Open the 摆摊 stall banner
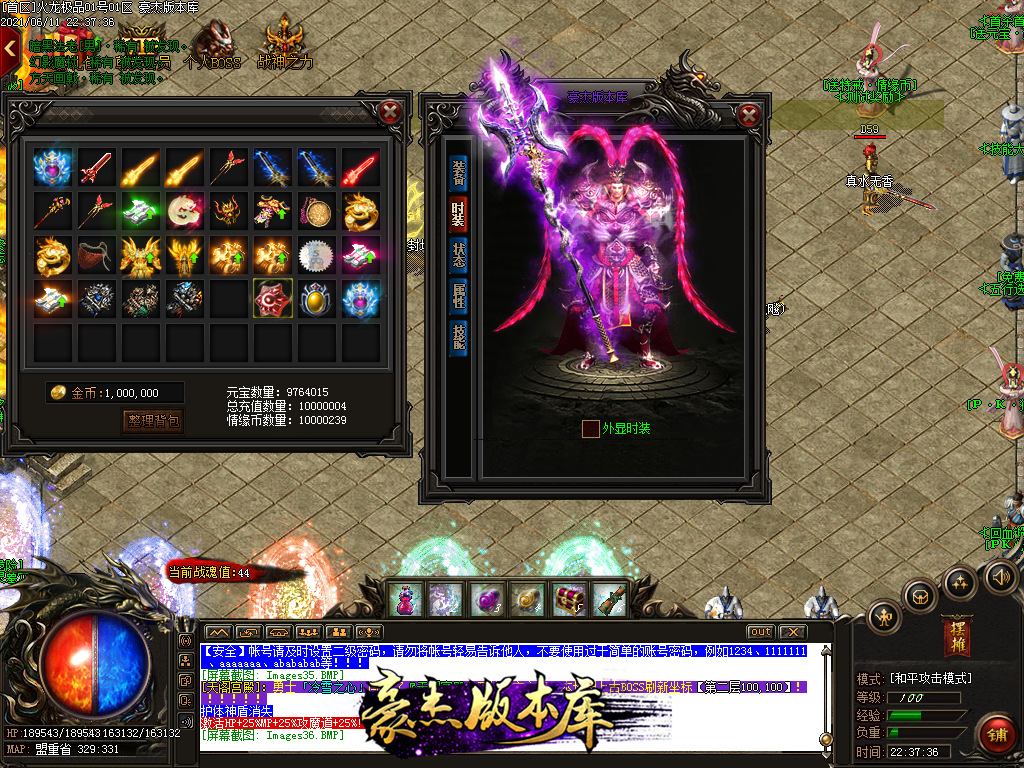This screenshot has width=1024, height=768. pos(956,636)
